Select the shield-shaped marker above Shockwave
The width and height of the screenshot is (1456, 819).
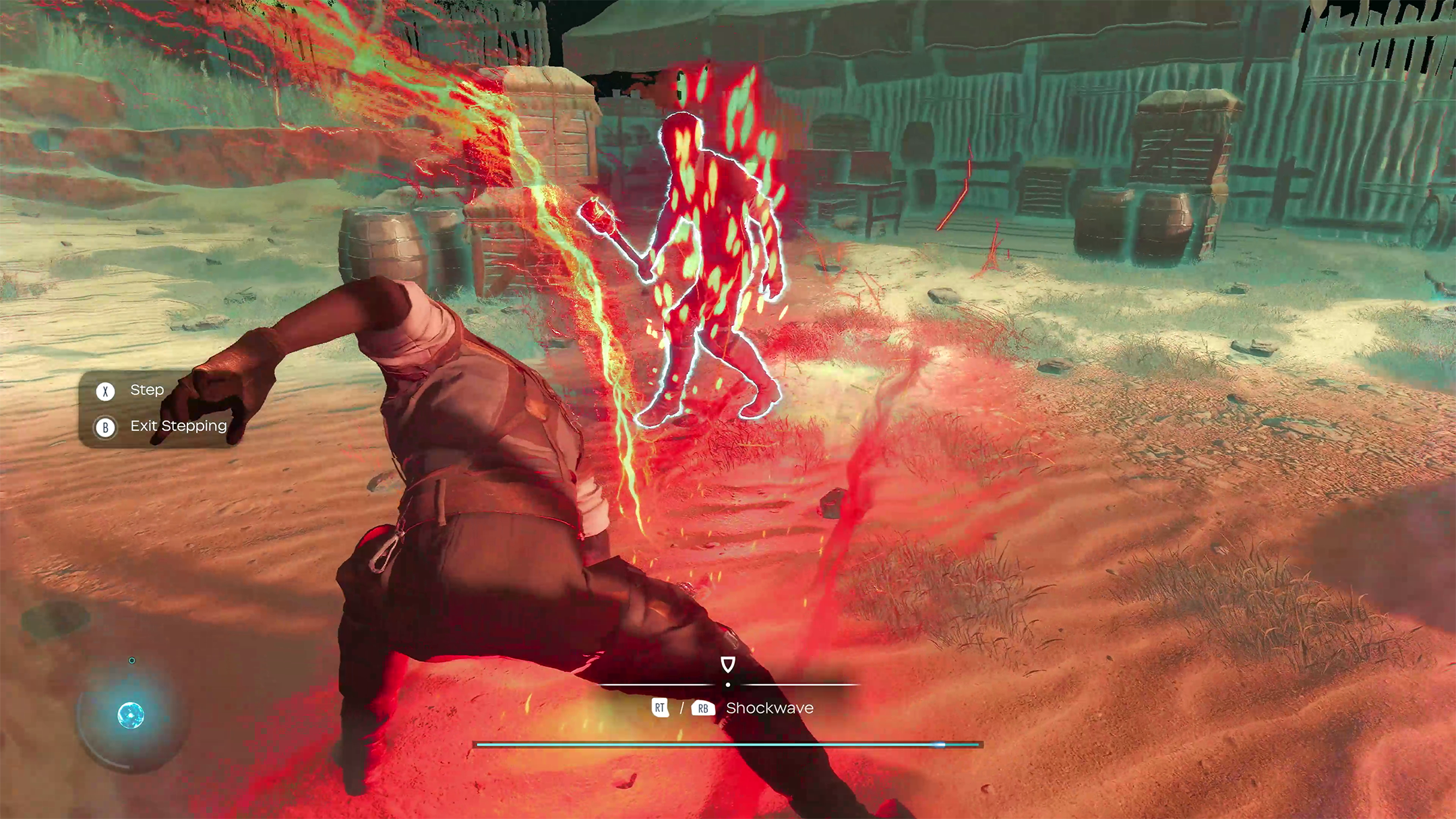click(727, 665)
